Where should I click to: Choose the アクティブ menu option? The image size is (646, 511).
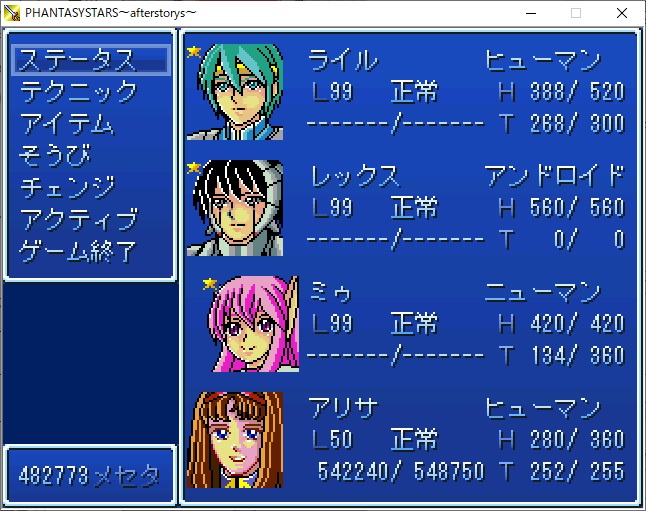(79, 219)
